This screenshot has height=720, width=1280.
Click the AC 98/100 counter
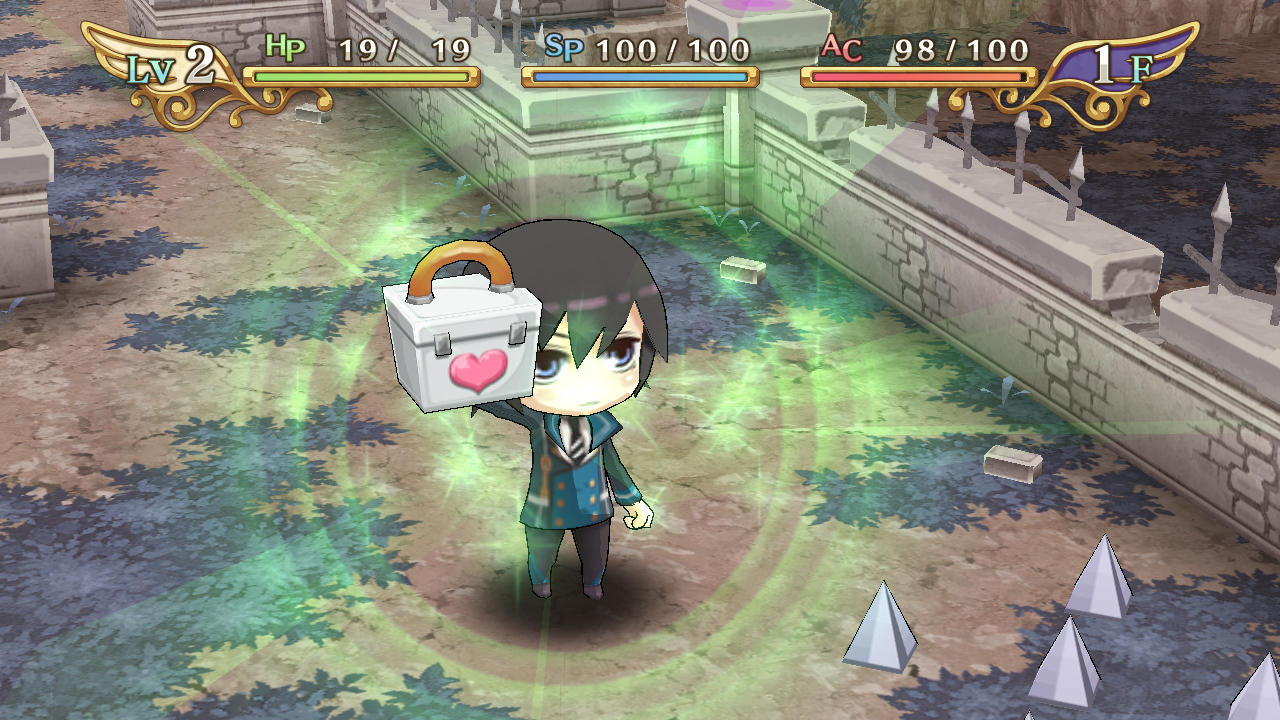pyautogui.click(x=960, y=50)
